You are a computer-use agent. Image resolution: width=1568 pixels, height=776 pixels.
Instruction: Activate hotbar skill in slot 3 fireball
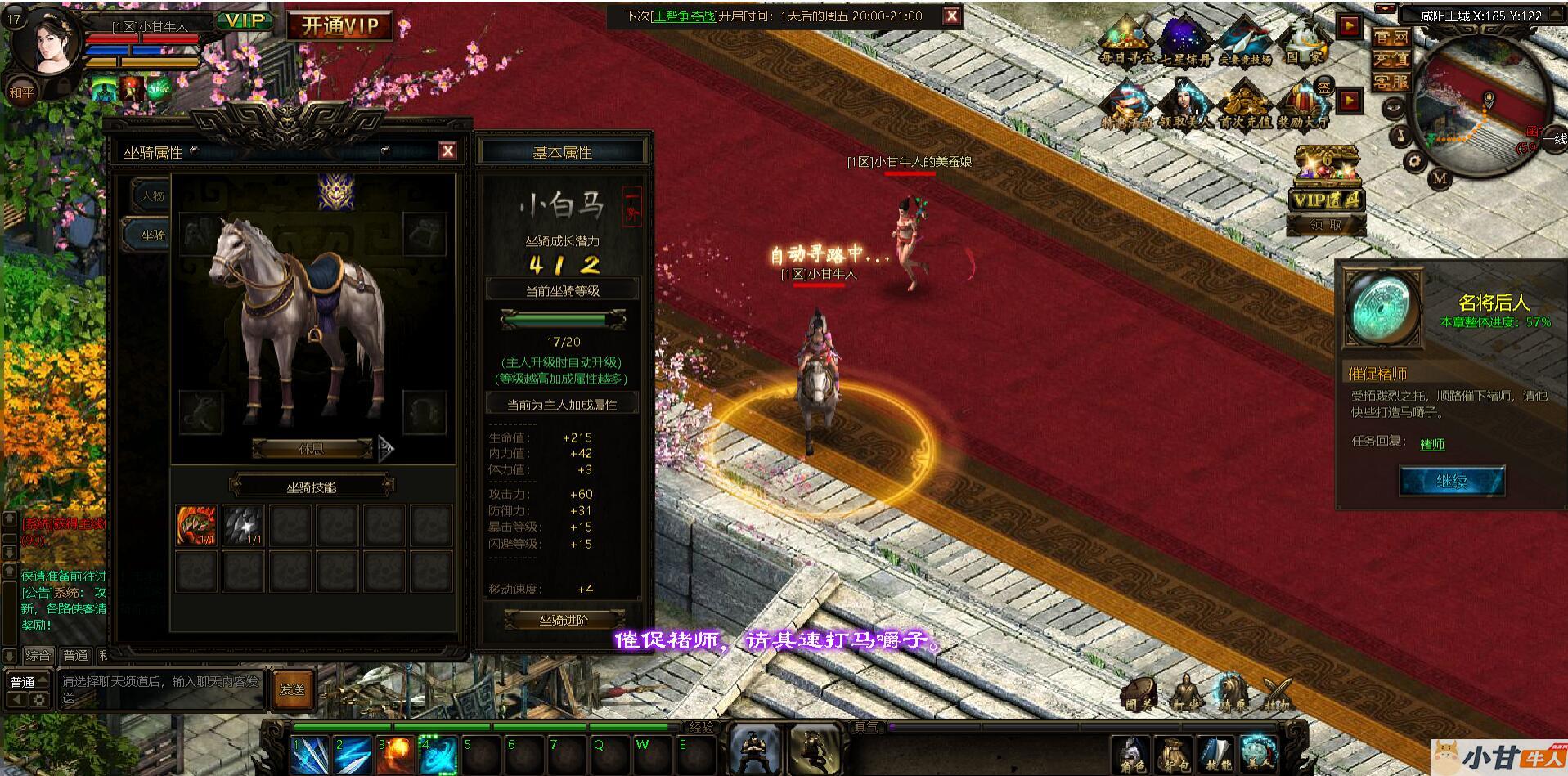click(x=396, y=755)
